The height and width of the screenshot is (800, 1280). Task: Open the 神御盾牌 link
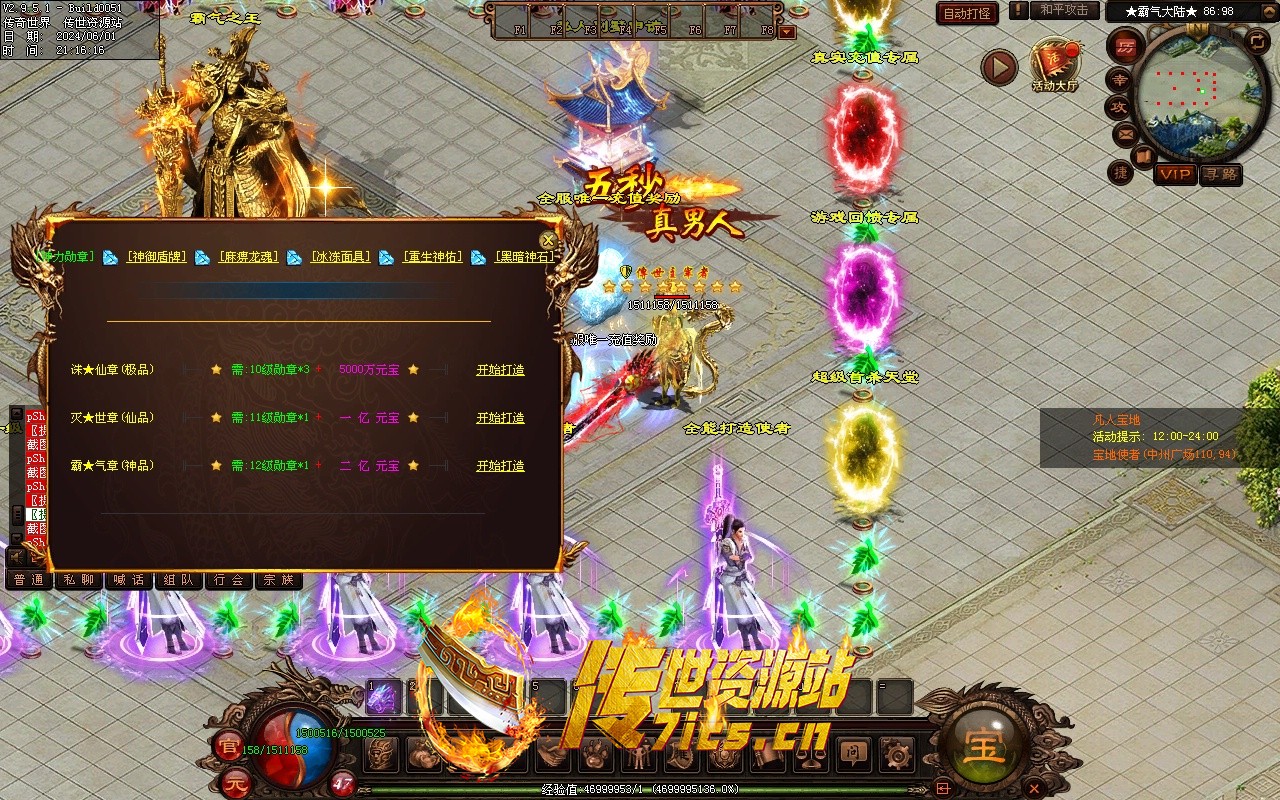156,257
